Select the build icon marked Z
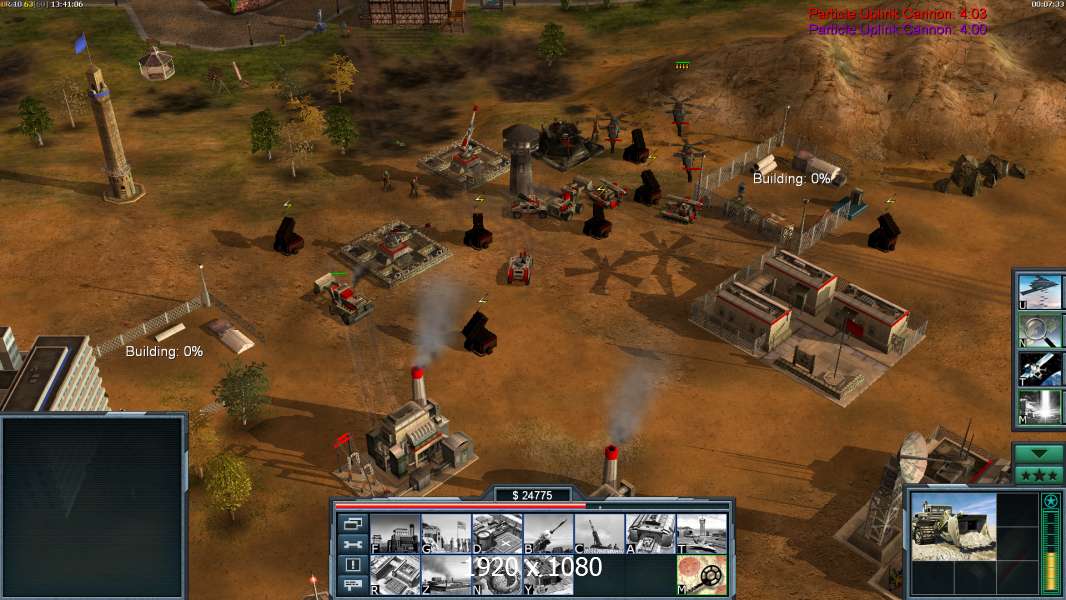Screen dimensions: 1066x600 coord(446,574)
